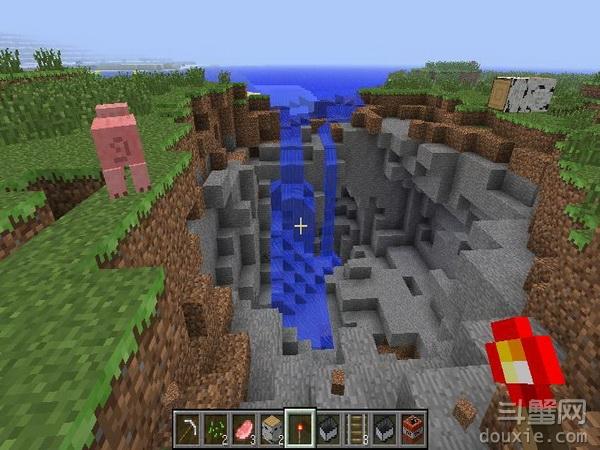
Task: Select the seeds hotbar slot
Action: coord(216,426)
